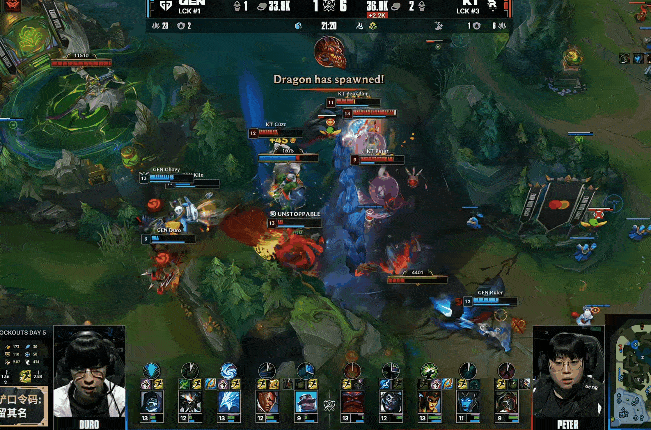Screen dimensions: 651x430
Task: Open the Knockouts Day 5 stats panel
Action: (24, 360)
